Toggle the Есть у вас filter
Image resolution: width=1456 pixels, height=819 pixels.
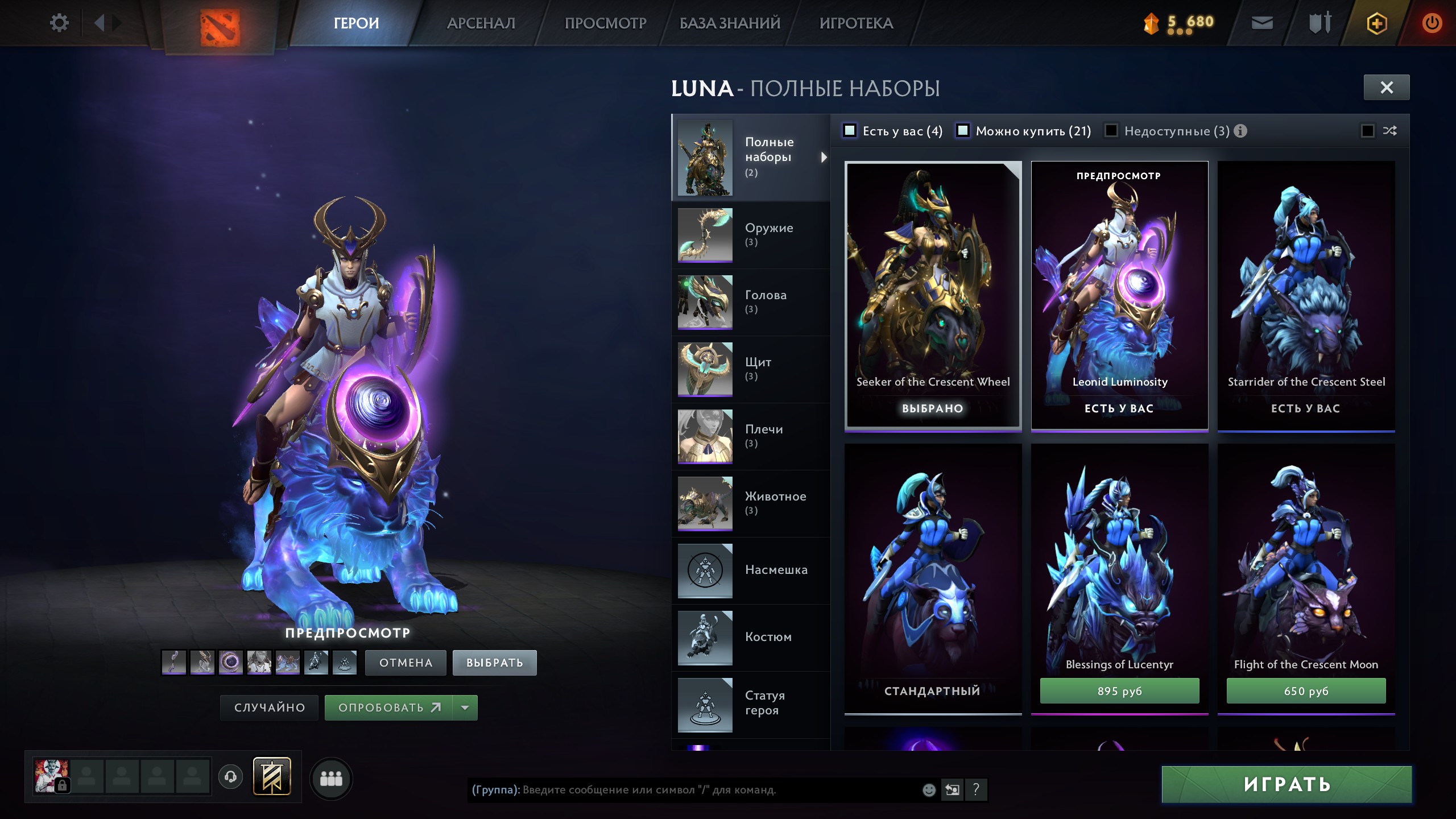850,131
